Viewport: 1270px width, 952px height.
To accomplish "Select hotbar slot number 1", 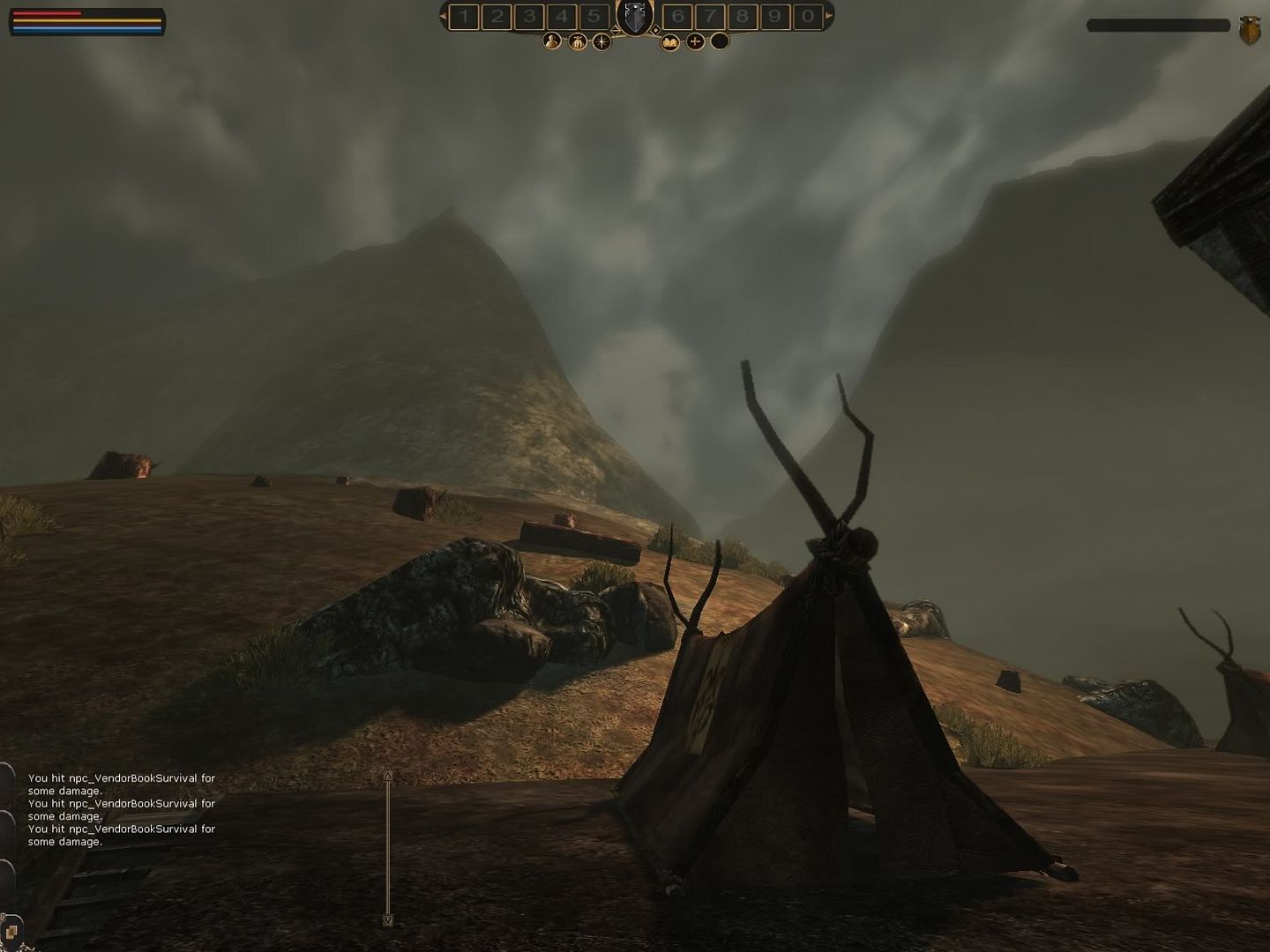I will click(x=464, y=16).
